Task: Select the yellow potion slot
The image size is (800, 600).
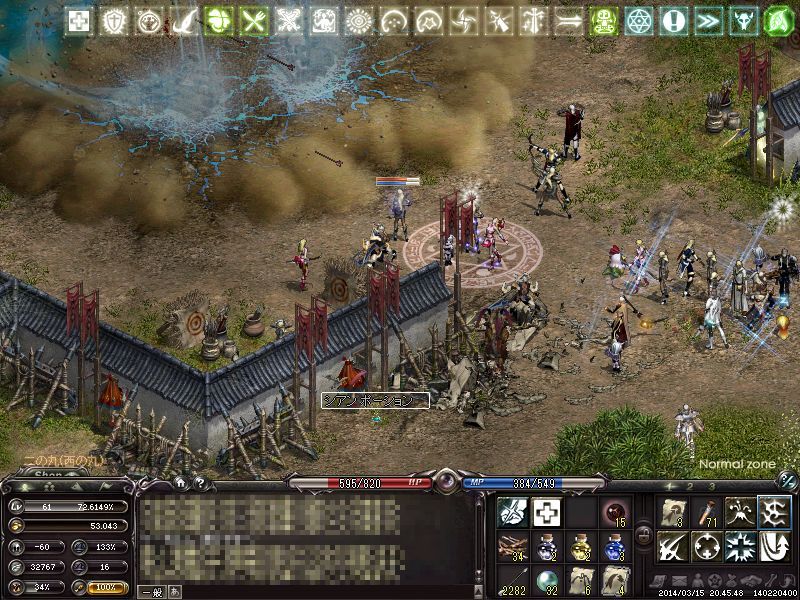Action: (579, 546)
